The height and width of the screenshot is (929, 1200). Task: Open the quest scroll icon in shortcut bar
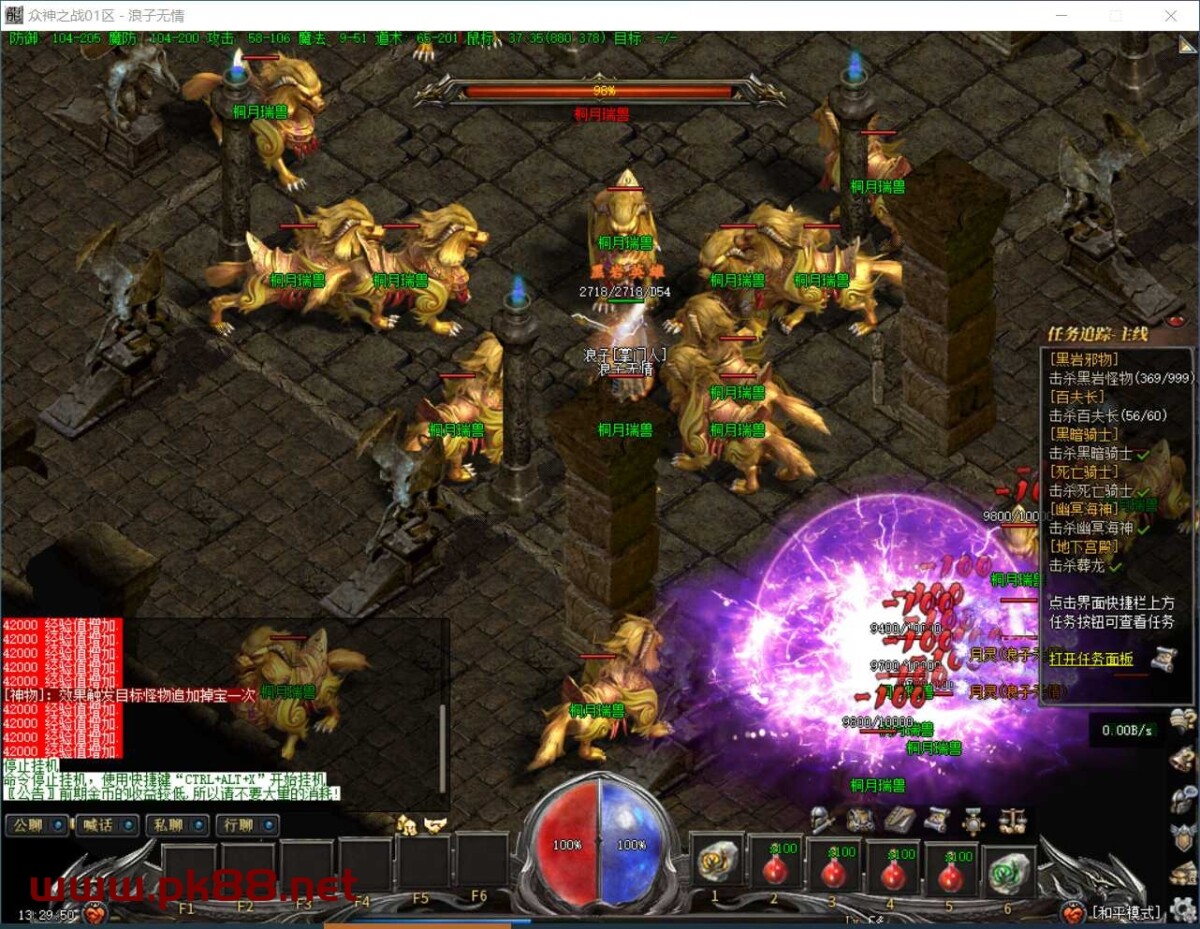pos(936,820)
